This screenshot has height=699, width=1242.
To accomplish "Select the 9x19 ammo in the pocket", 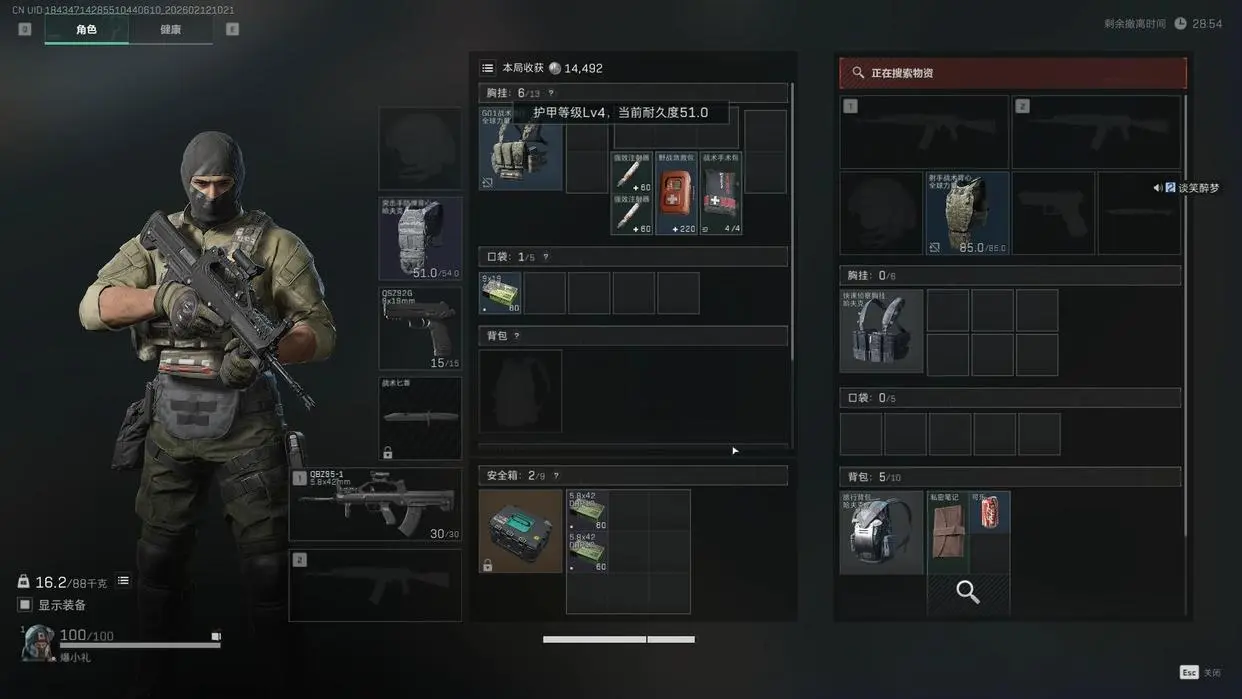I will (x=500, y=293).
